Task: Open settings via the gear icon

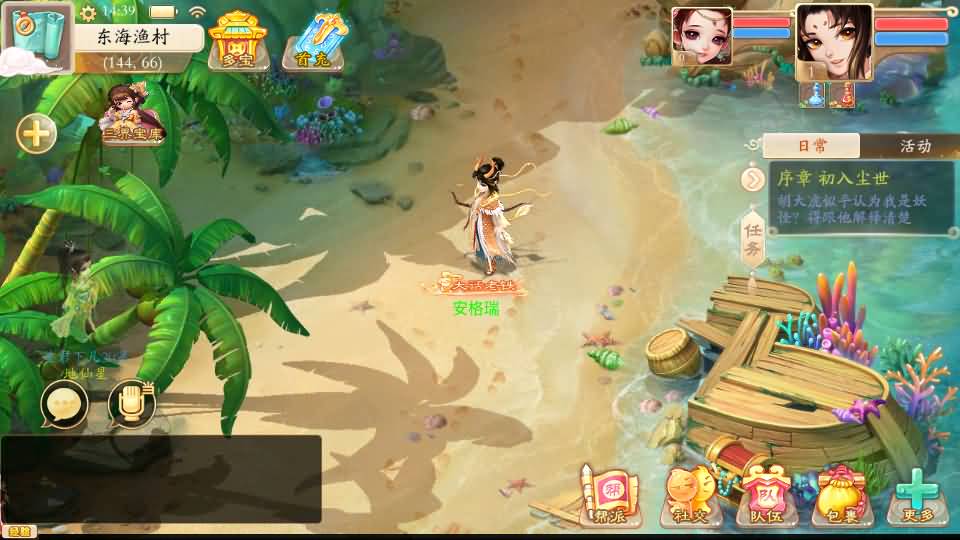Action: click(x=88, y=12)
